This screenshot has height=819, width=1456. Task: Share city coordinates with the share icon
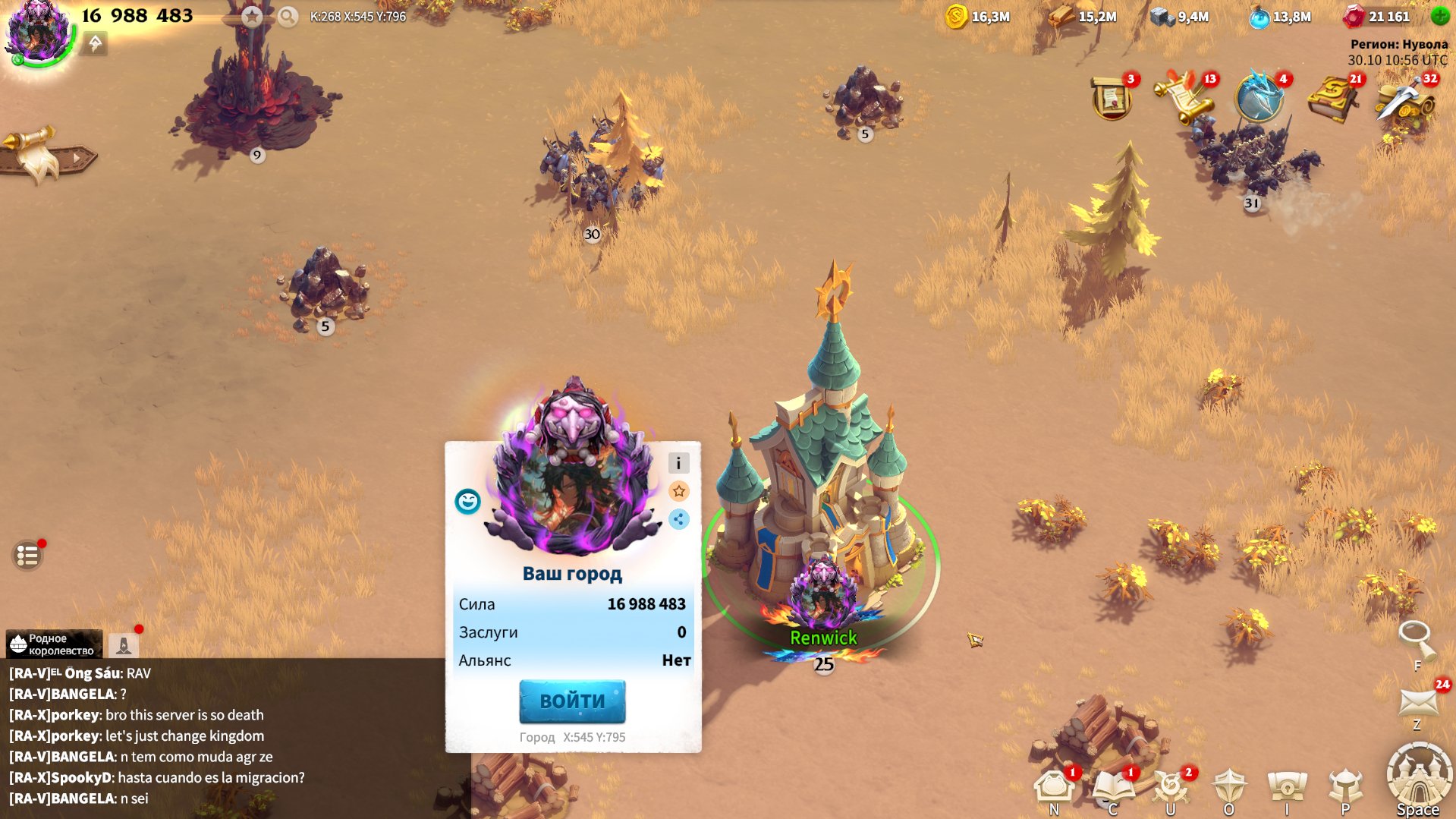(678, 519)
